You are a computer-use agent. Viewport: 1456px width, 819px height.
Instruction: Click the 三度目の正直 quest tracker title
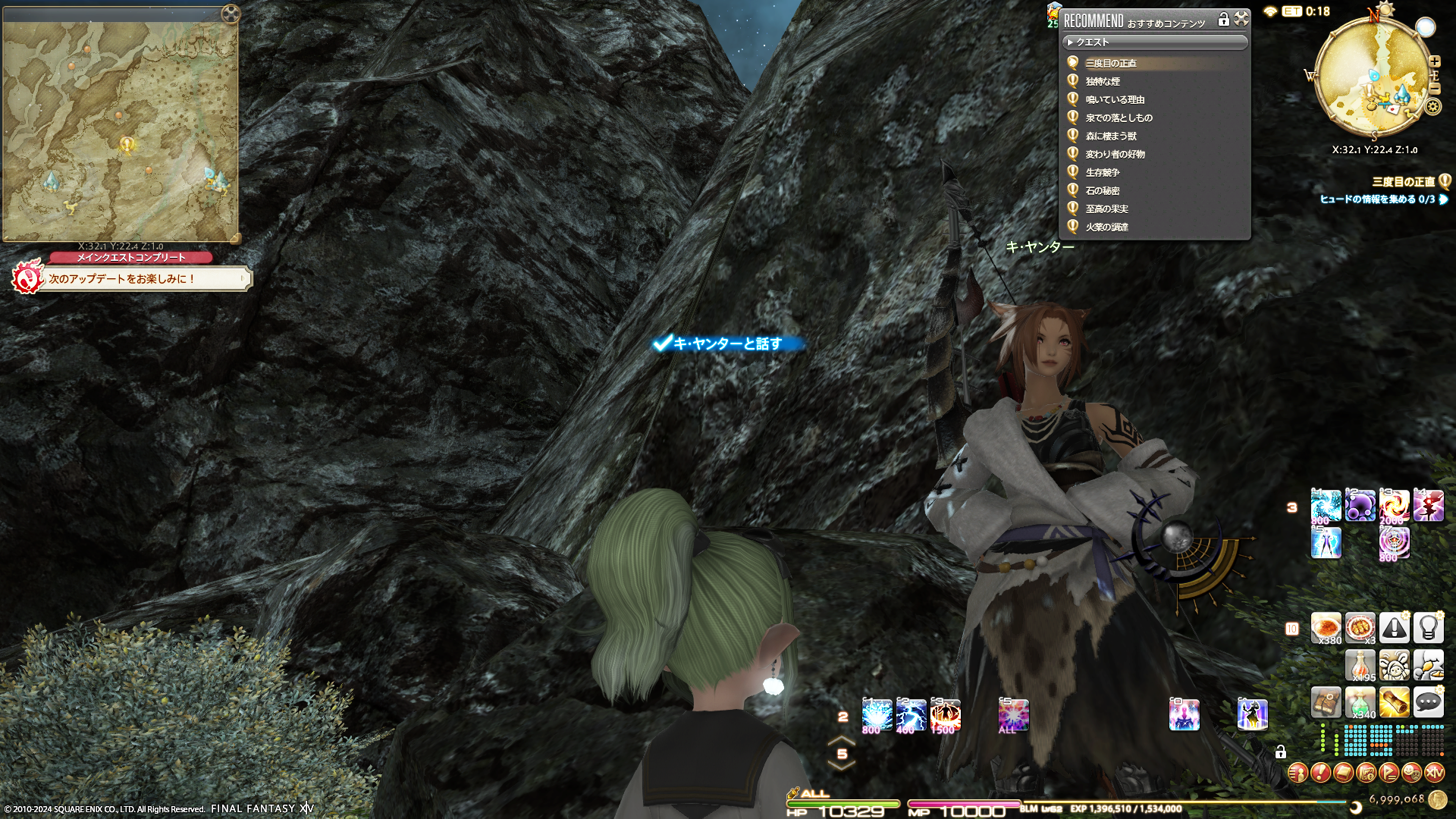point(1403,181)
